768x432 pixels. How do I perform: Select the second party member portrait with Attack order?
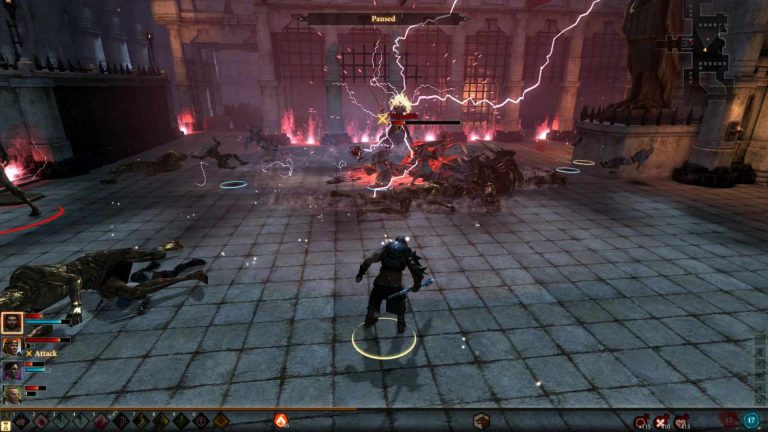pos(12,347)
